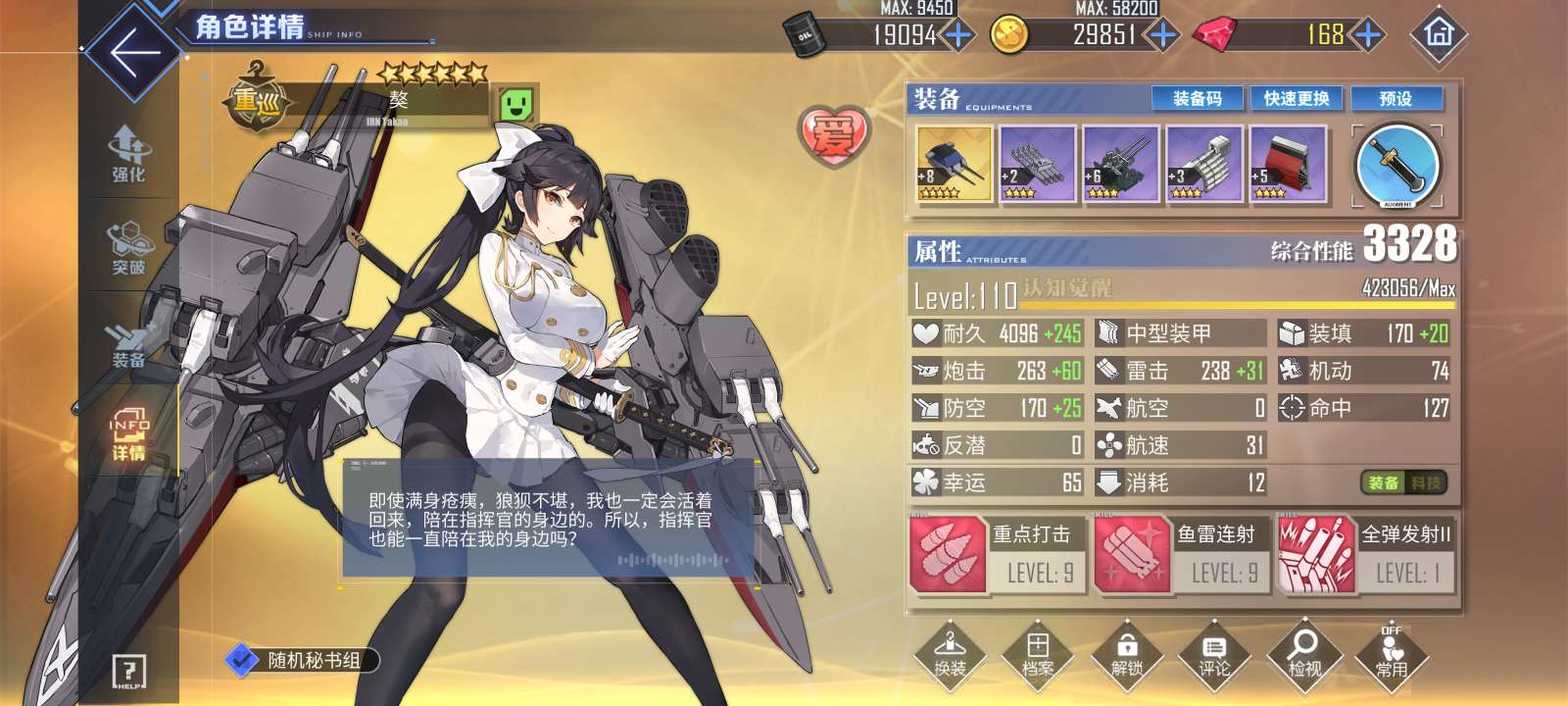
Task: Go back using the arrow button
Action: click(134, 53)
